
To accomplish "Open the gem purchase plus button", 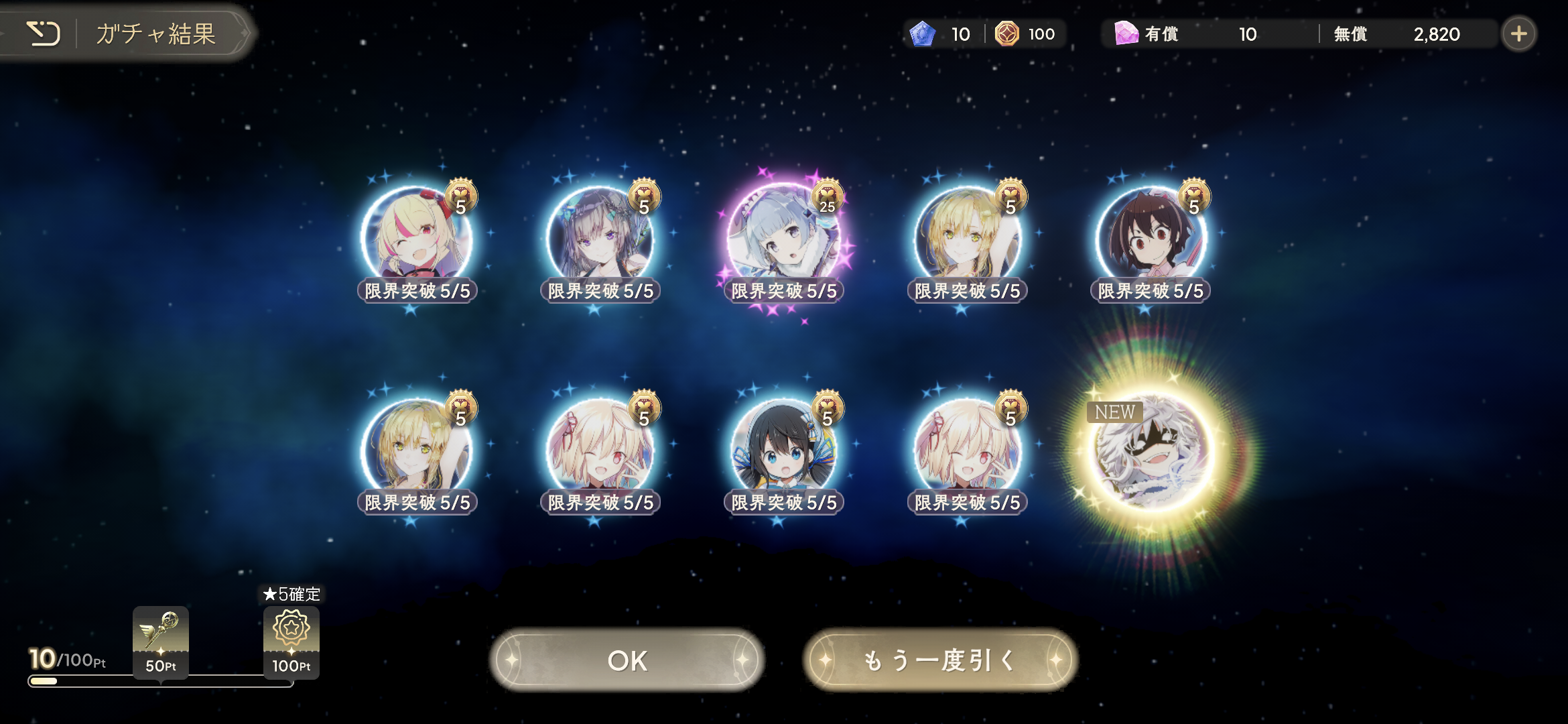I will pos(1518,34).
